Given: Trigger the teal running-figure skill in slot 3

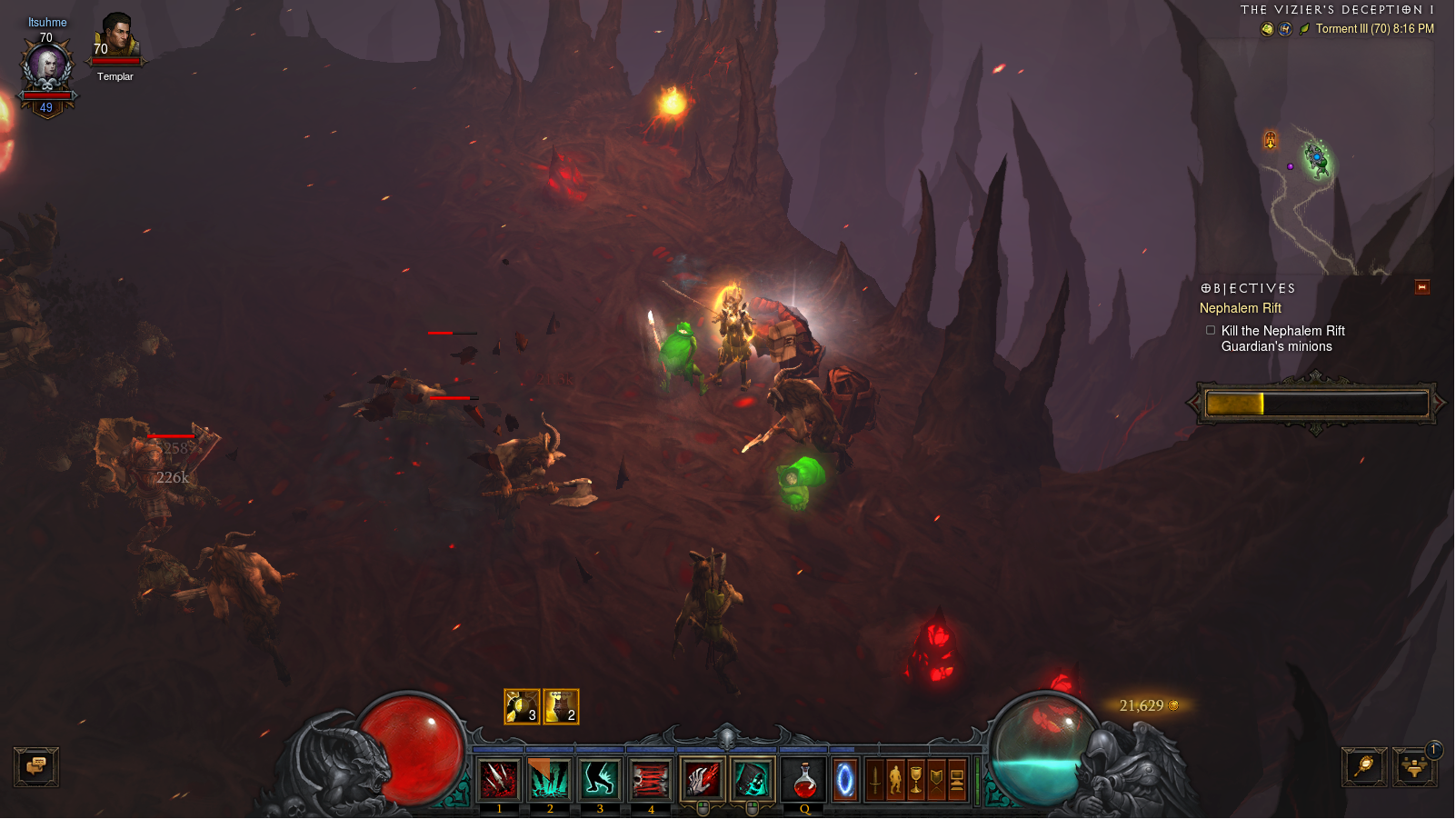Looking at the screenshot, I should 600,780.
